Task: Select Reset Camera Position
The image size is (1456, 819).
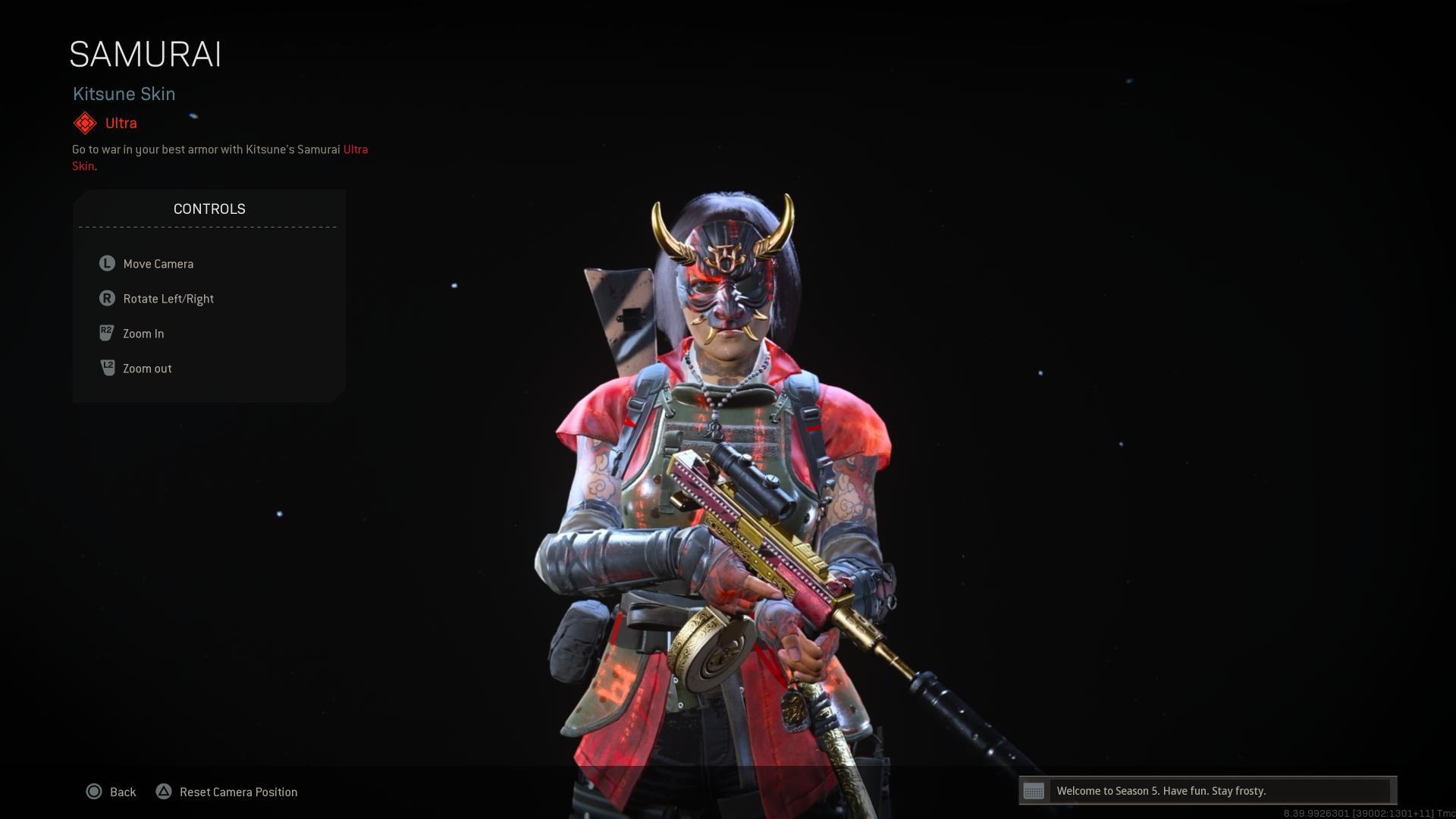Action: click(x=227, y=792)
